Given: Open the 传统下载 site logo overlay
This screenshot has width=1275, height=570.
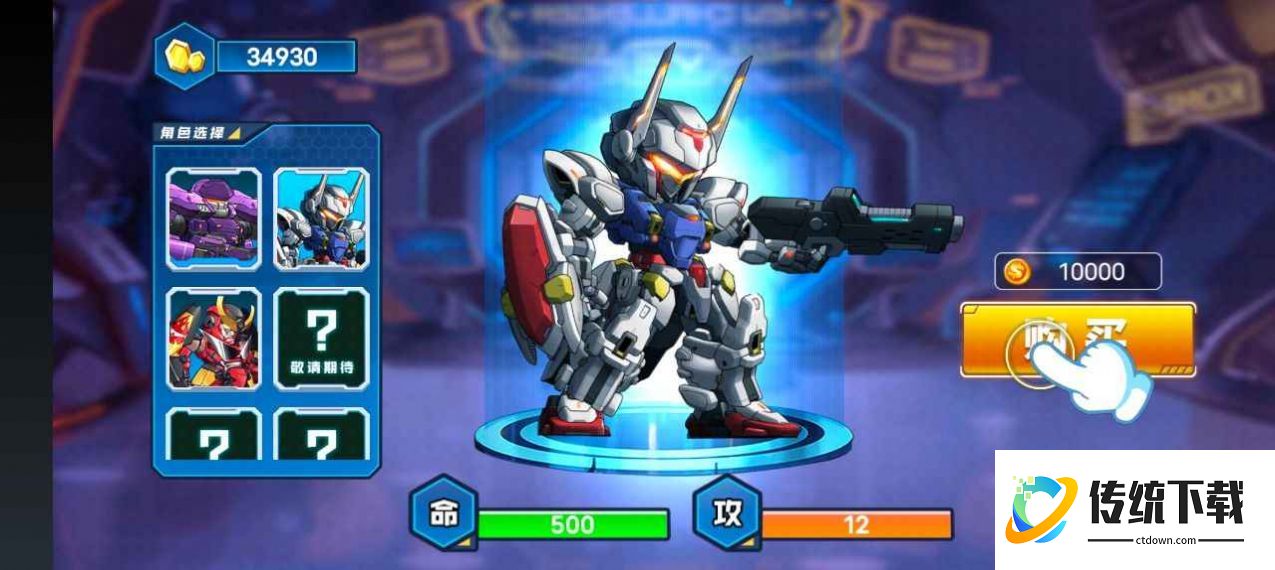Looking at the screenshot, I should click(1134, 509).
